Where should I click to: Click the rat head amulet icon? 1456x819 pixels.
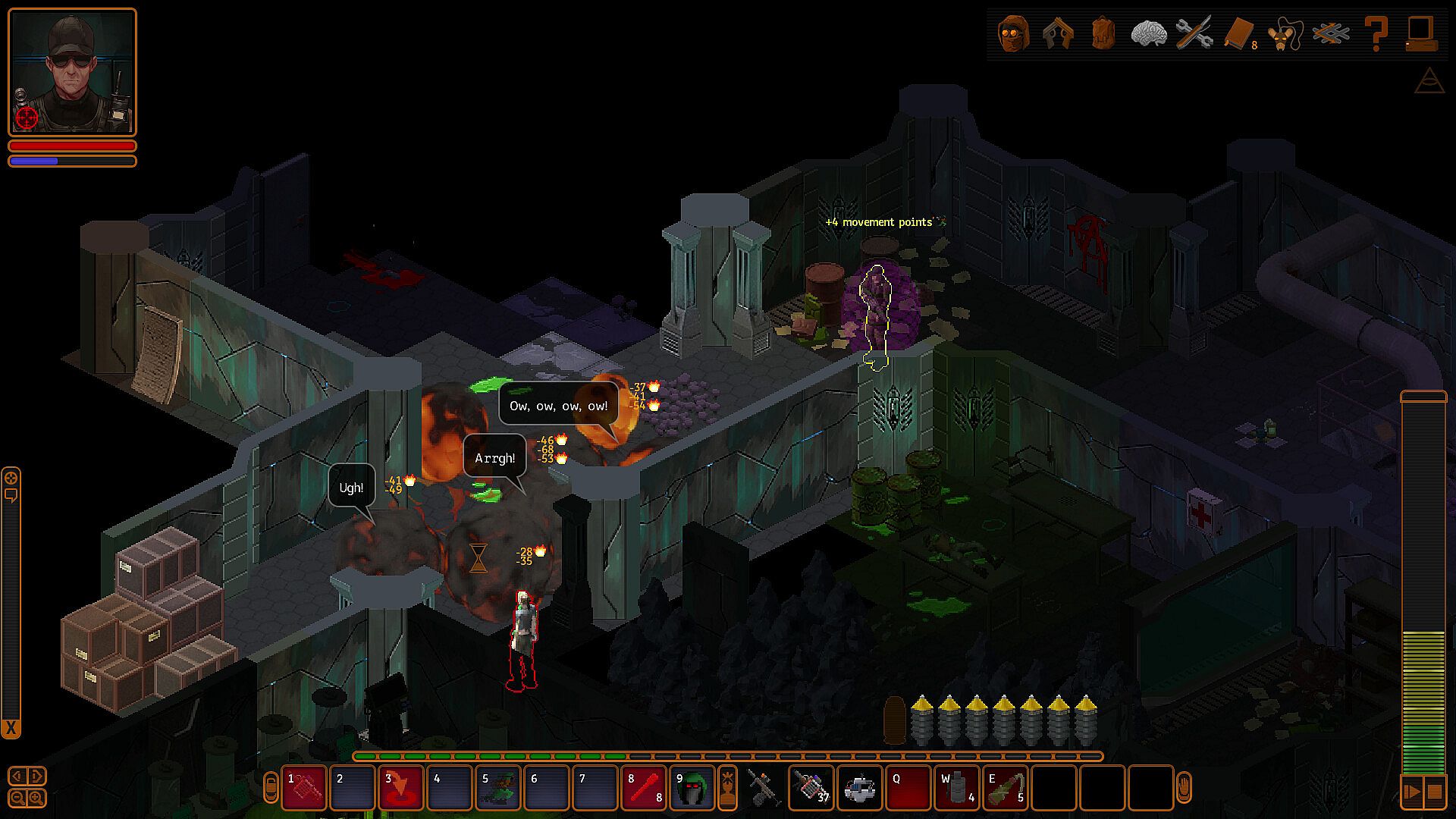(x=1284, y=33)
